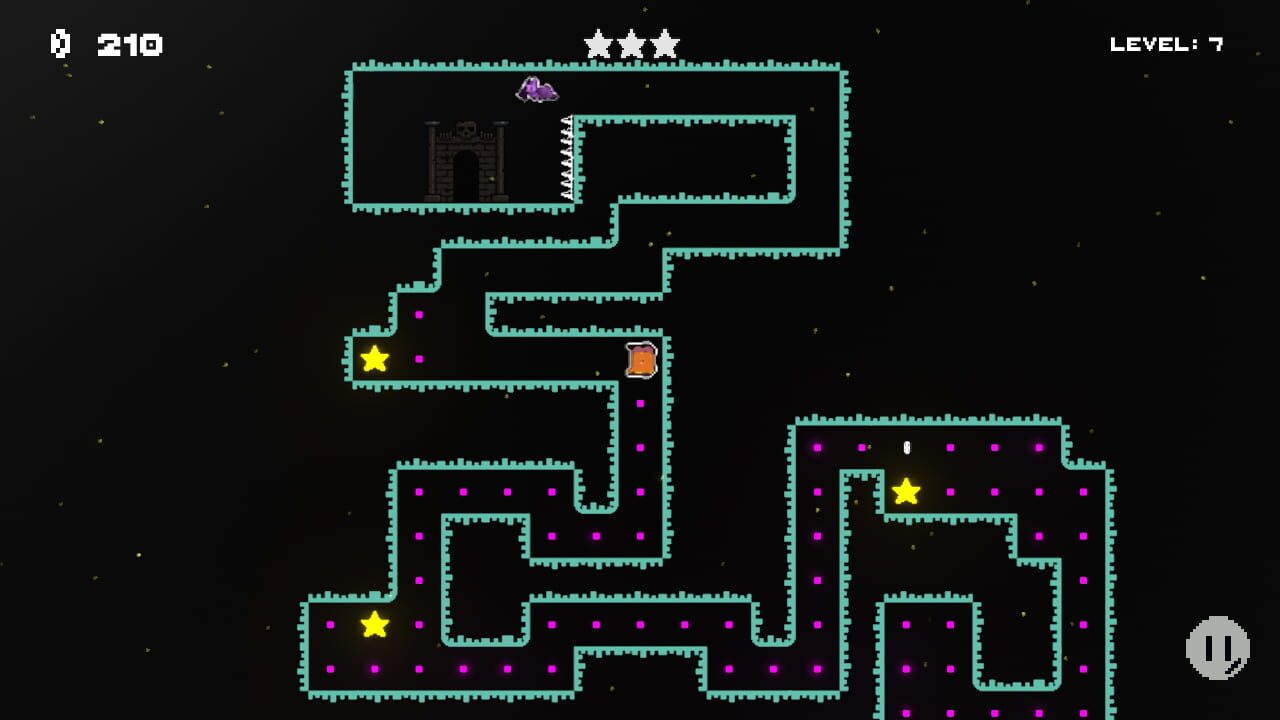The height and width of the screenshot is (720, 1280).
Task: Click the round pause button
Action: (x=1218, y=647)
